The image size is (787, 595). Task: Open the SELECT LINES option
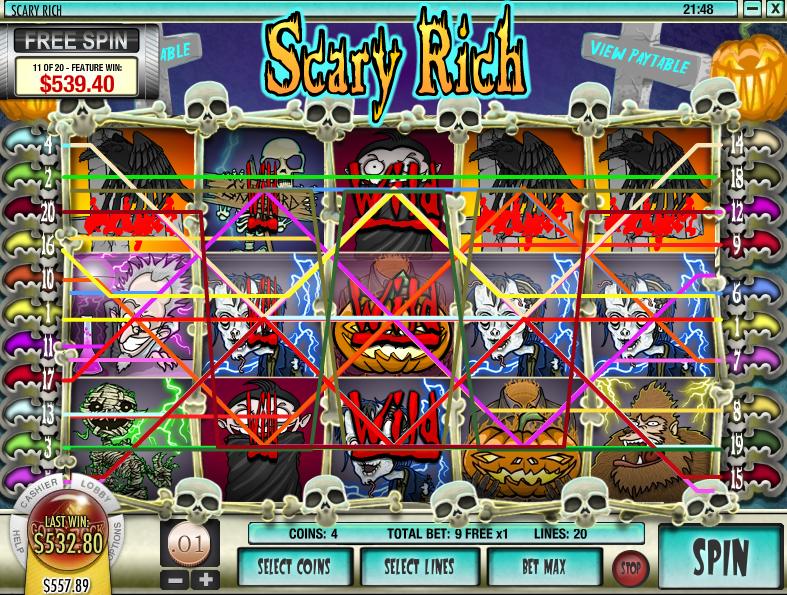(419, 566)
